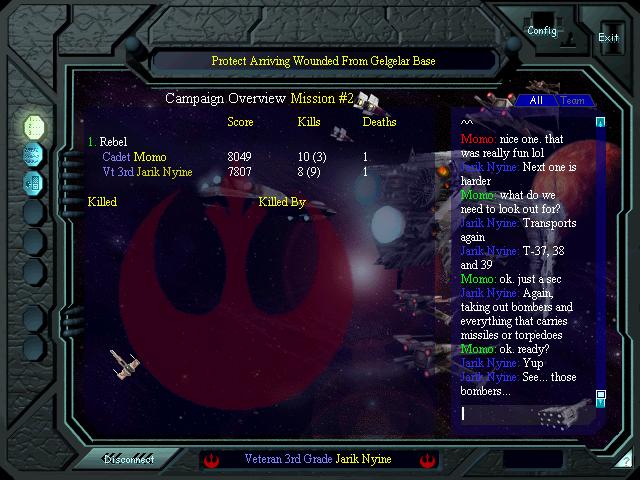Open the third sidebar icon with grid

point(34,183)
